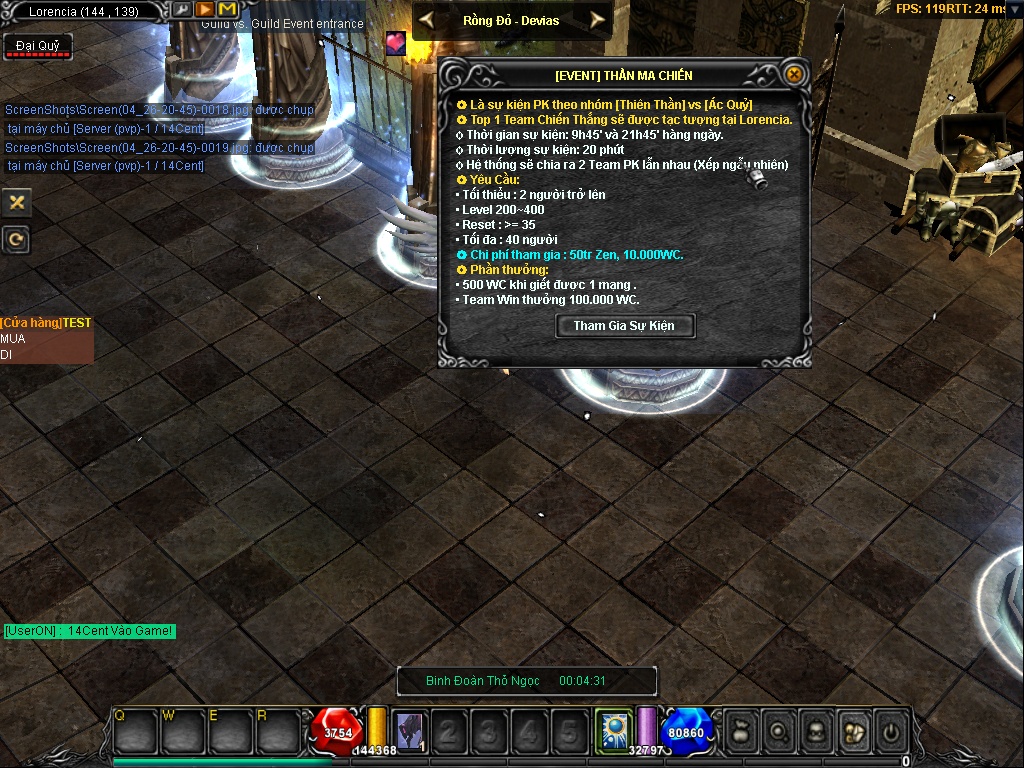Open the character helmet icon

click(x=816, y=732)
